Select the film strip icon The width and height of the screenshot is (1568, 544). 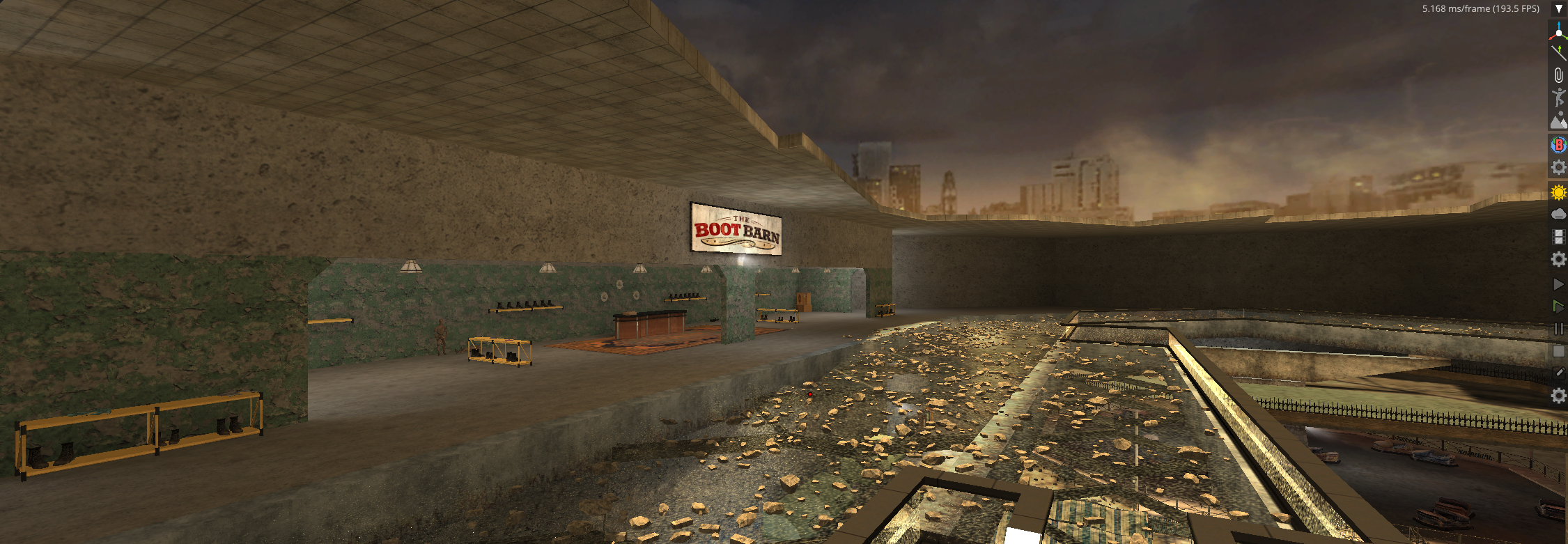pyautogui.click(x=1558, y=237)
